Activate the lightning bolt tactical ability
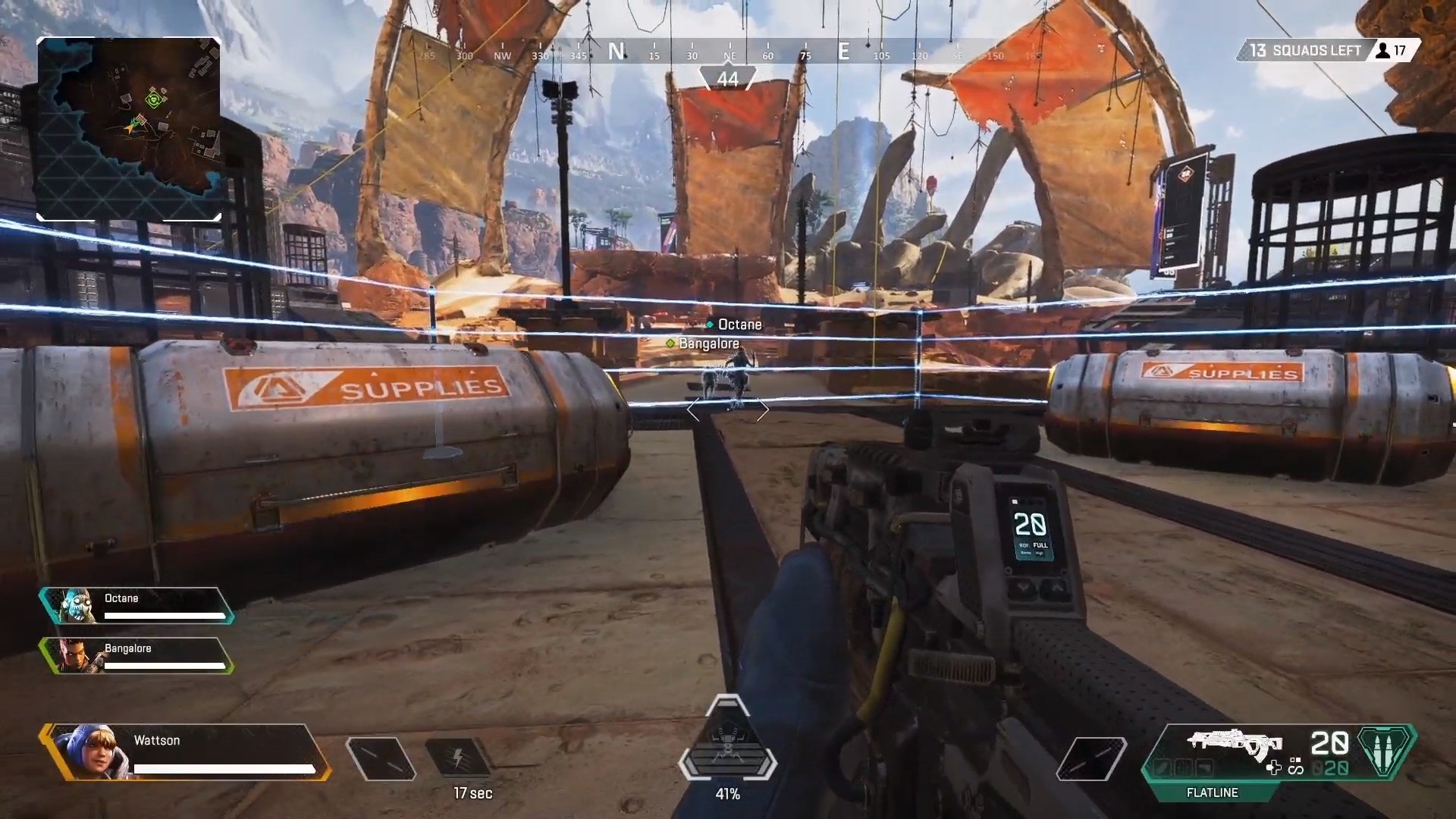1456x819 pixels. 457,758
